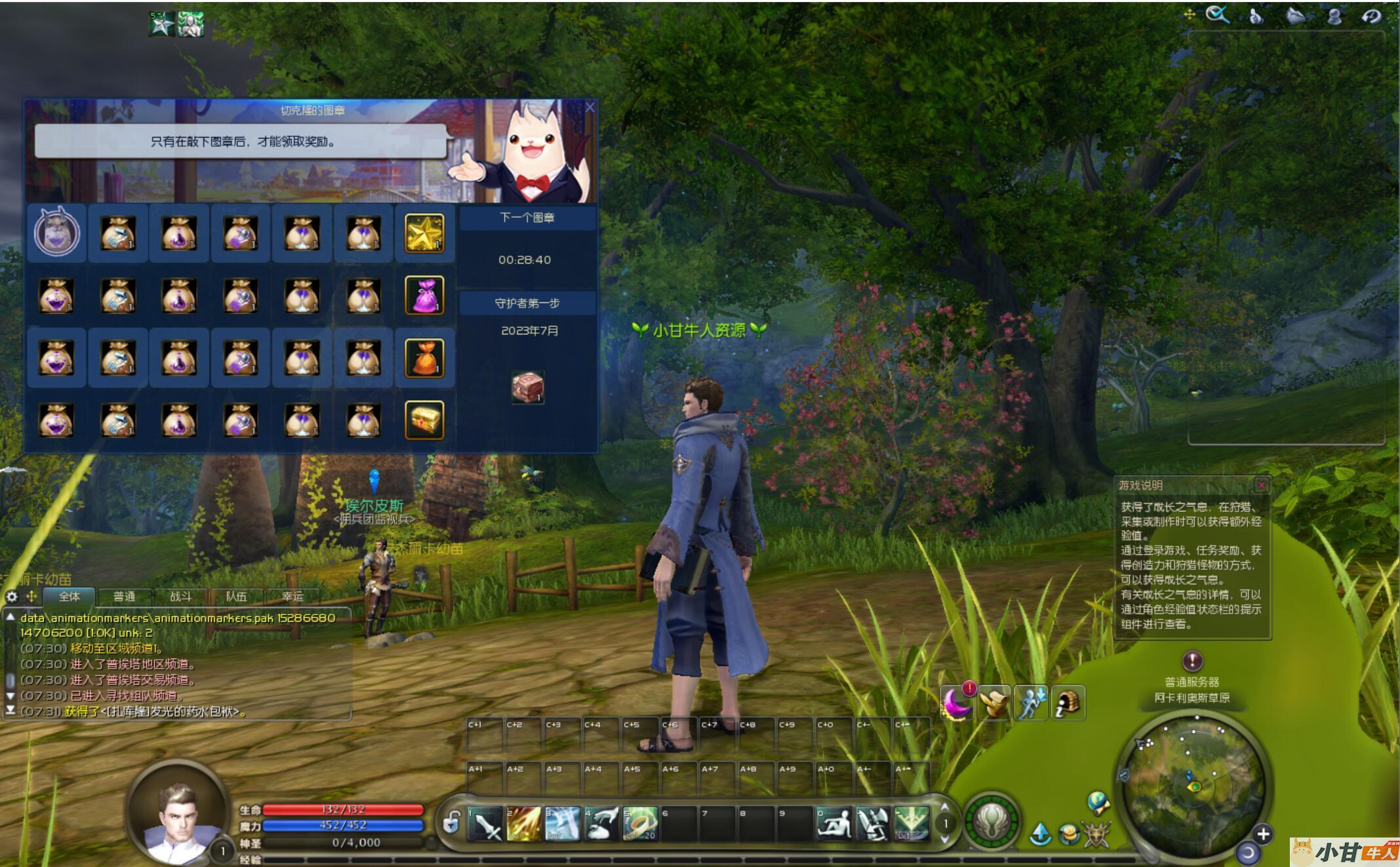Select the orange pouch reward slot
This screenshot has width=1400, height=867.
point(424,357)
